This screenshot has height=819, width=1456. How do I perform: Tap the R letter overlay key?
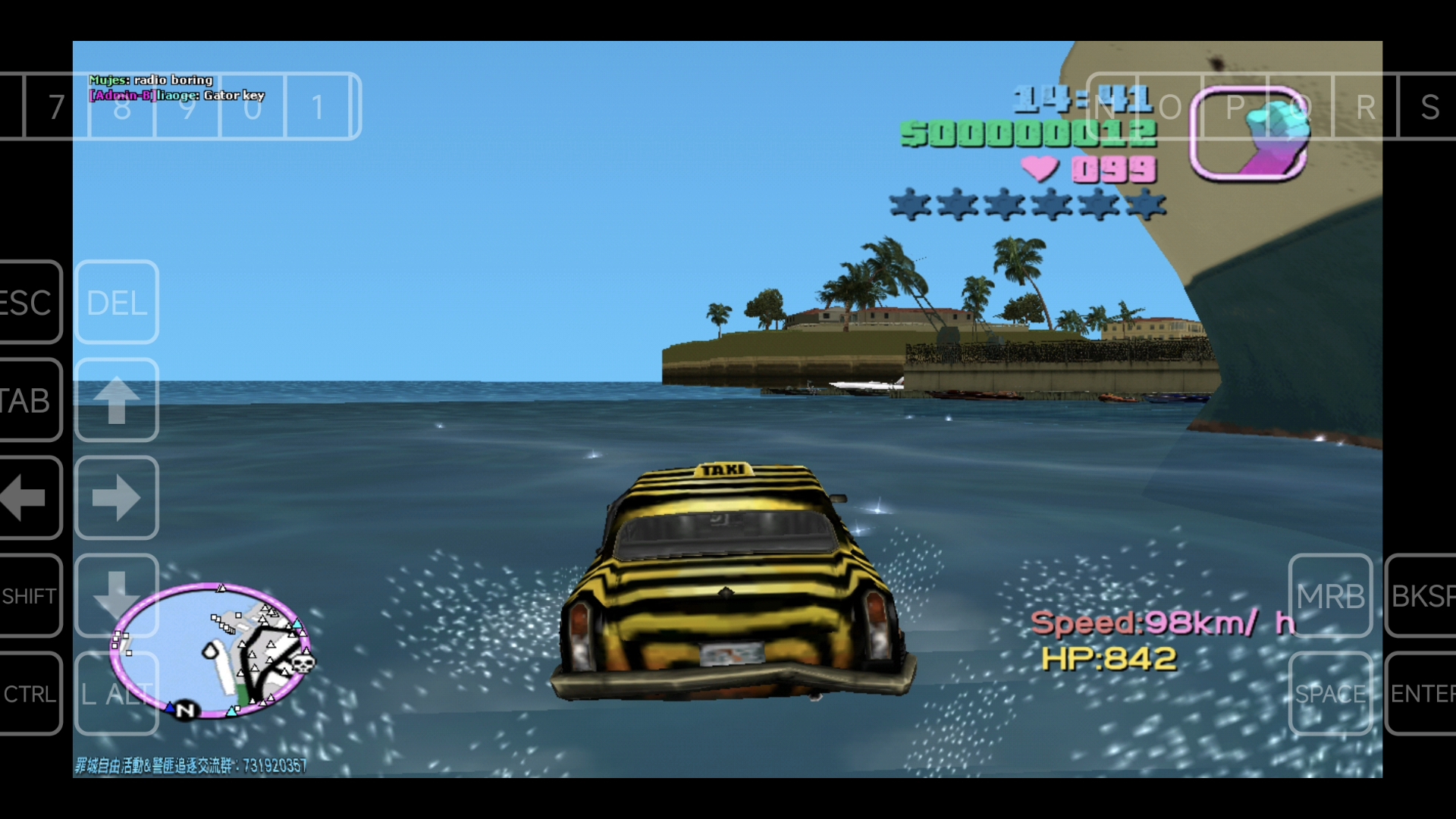point(1365,107)
